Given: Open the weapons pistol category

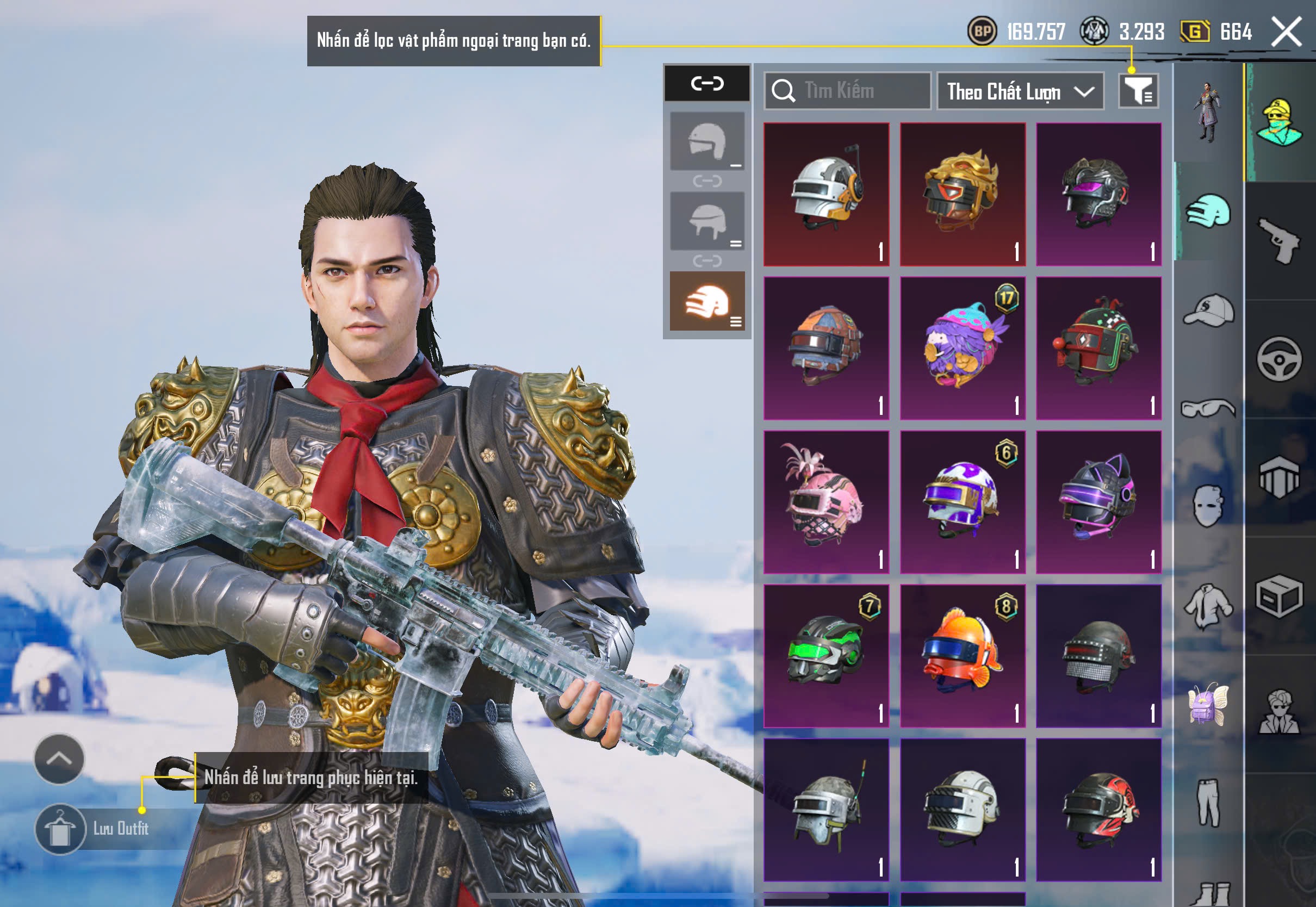Looking at the screenshot, I should tap(1279, 241).
